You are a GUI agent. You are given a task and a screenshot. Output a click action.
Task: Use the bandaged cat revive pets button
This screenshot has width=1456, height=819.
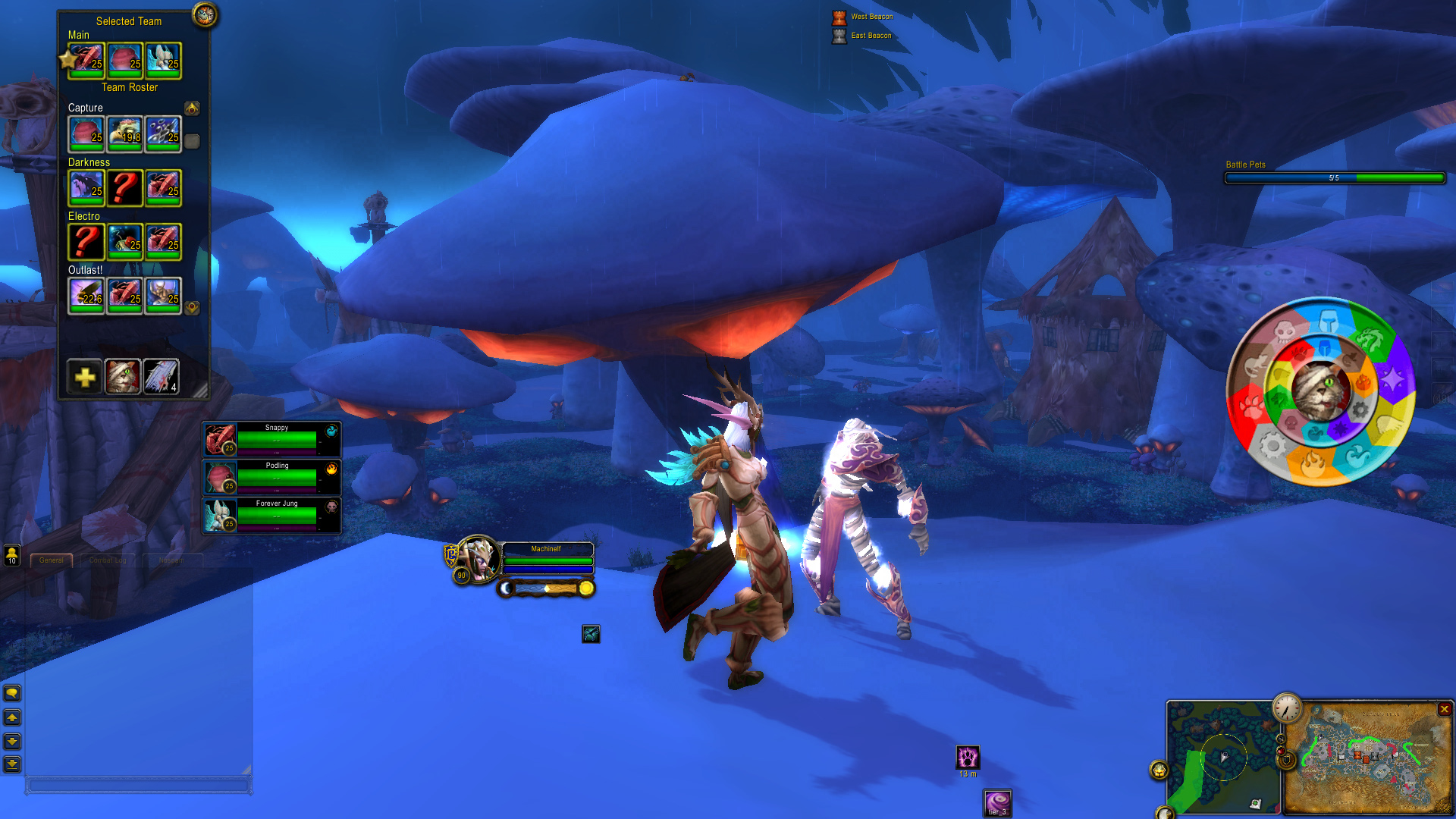[x=123, y=376]
